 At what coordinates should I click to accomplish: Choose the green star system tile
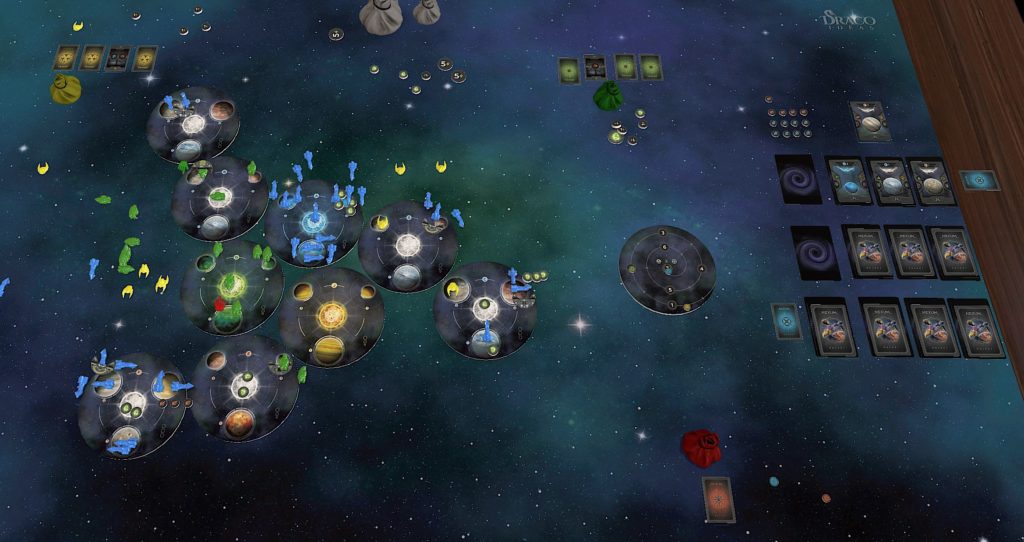[231, 287]
